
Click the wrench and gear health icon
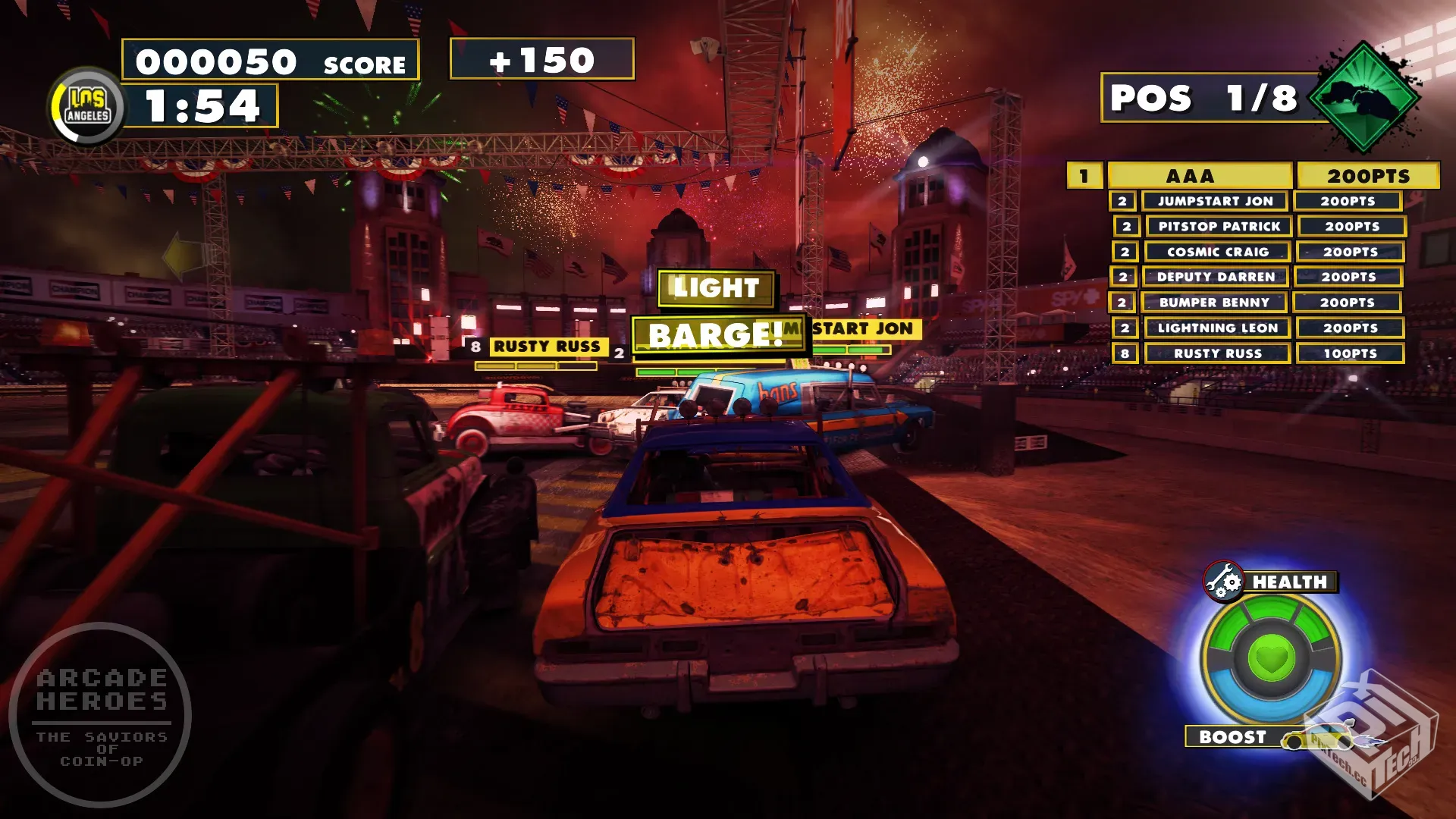pos(1223,582)
